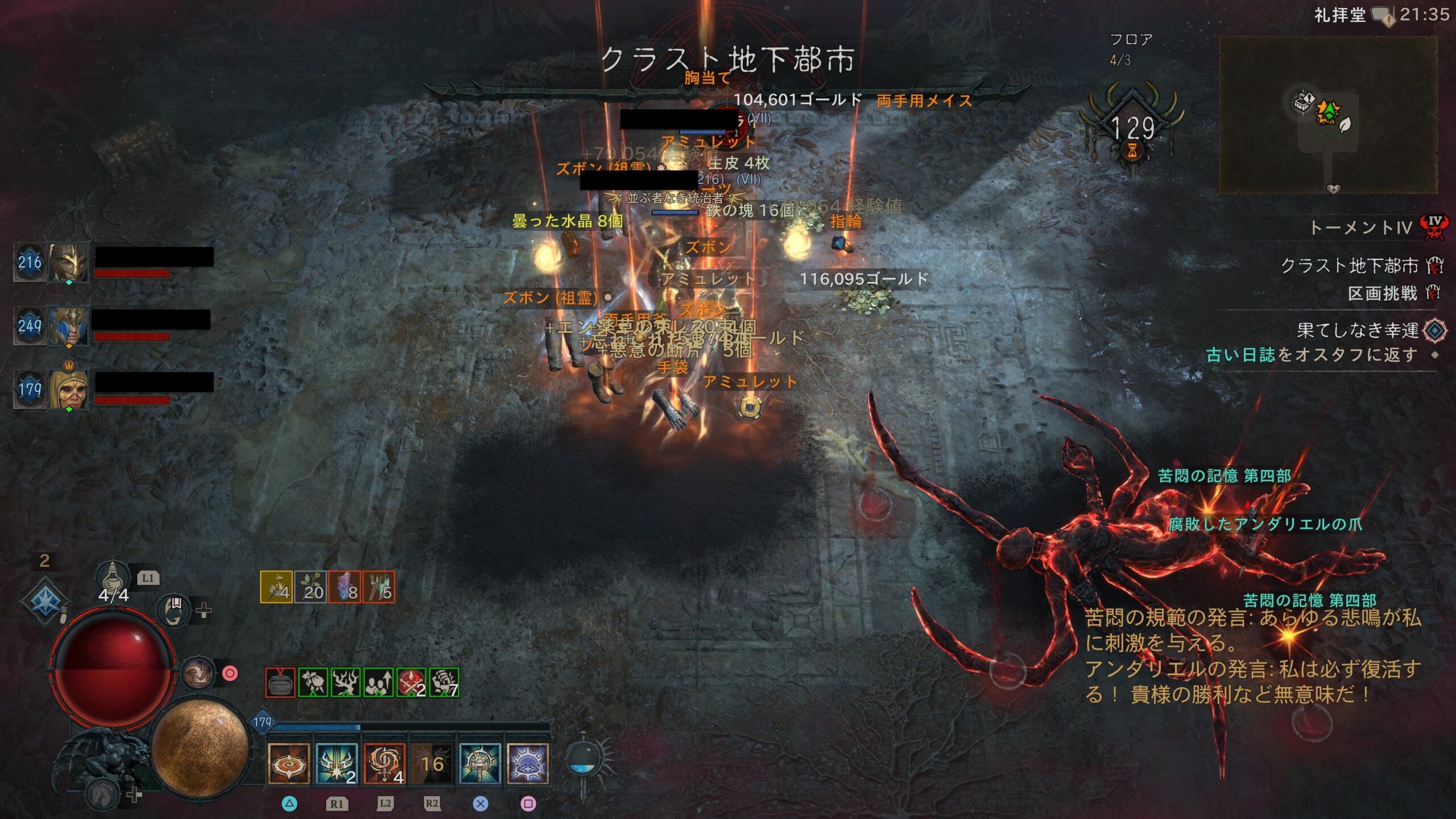The image size is (1456, 819).
Task: Pick the level 179 crowned party portrait
Action: coord(68,390)
